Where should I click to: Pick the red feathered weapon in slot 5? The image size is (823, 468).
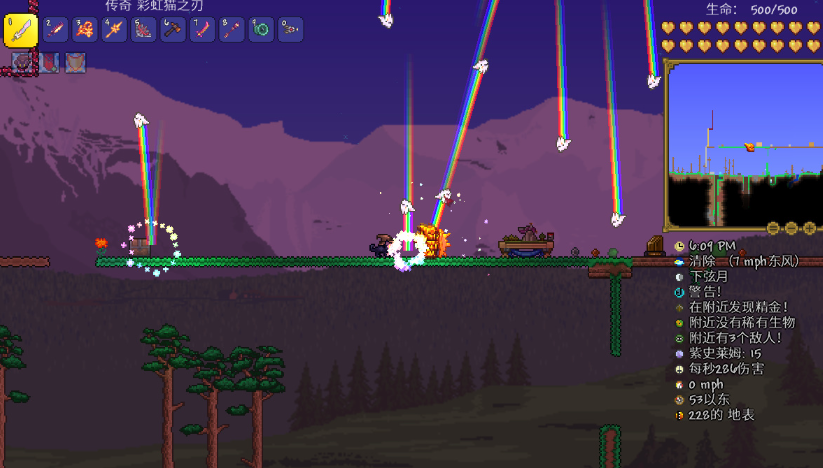[x=144, y=29]
